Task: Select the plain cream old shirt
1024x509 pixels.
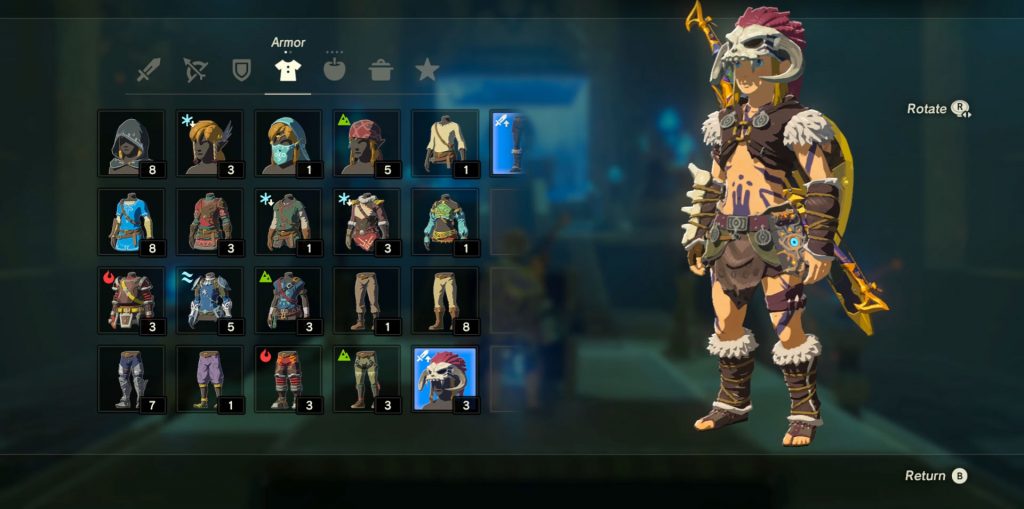Action: (445, 143)
